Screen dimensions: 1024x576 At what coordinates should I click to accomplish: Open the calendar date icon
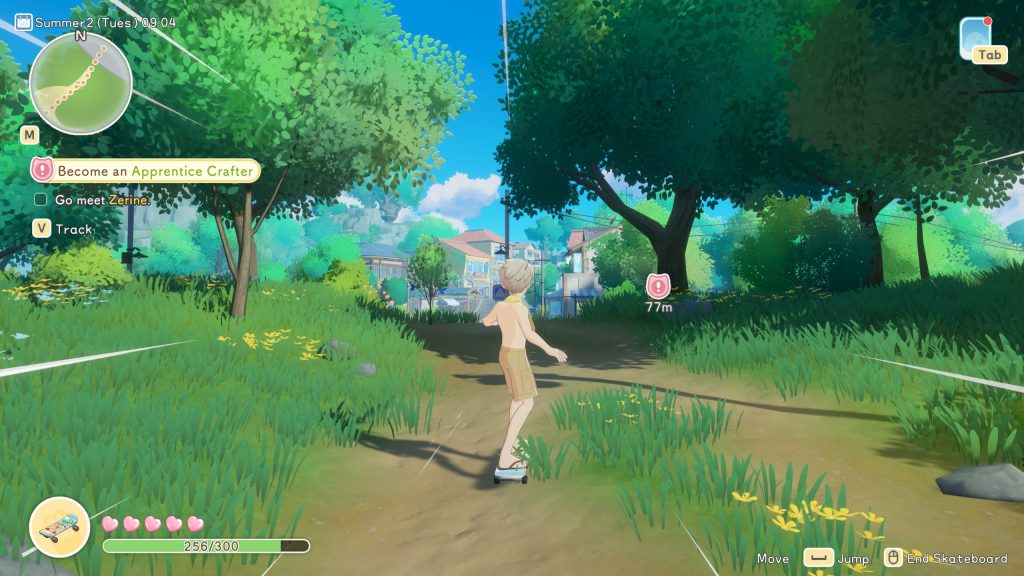[x=23, y=22]
